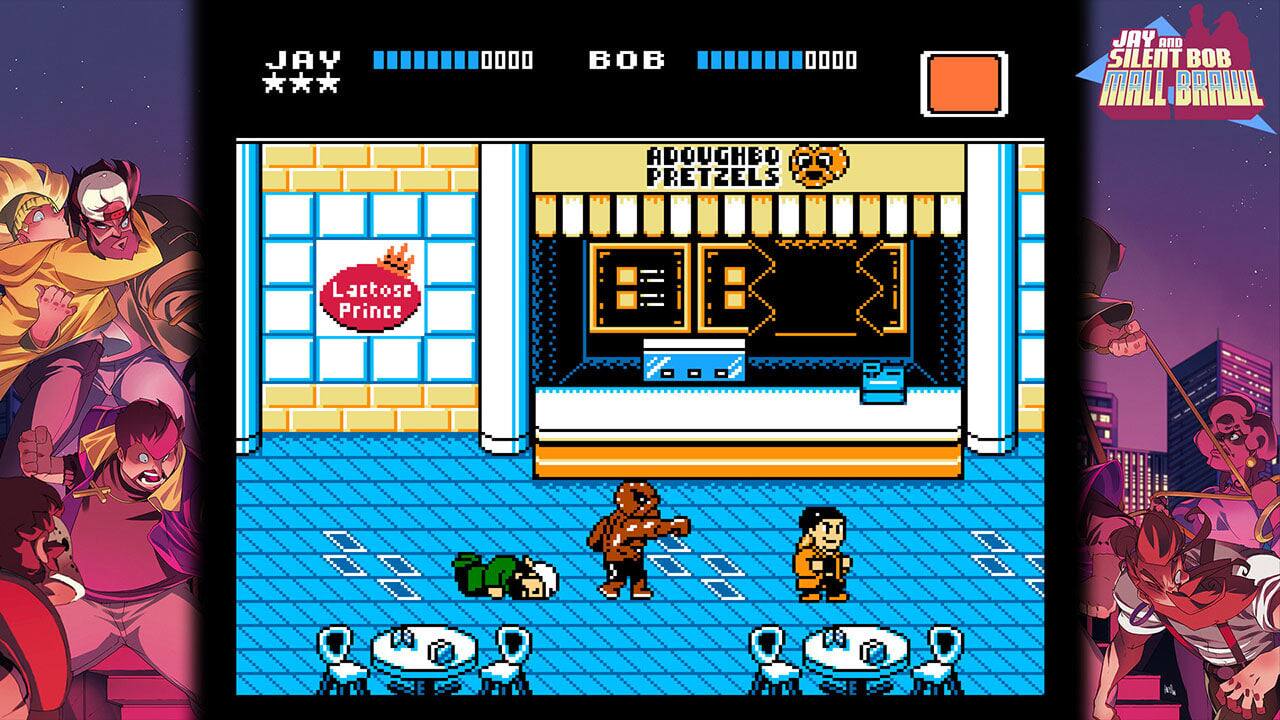Click JAY's score counter reading 0000

[508, 60]
